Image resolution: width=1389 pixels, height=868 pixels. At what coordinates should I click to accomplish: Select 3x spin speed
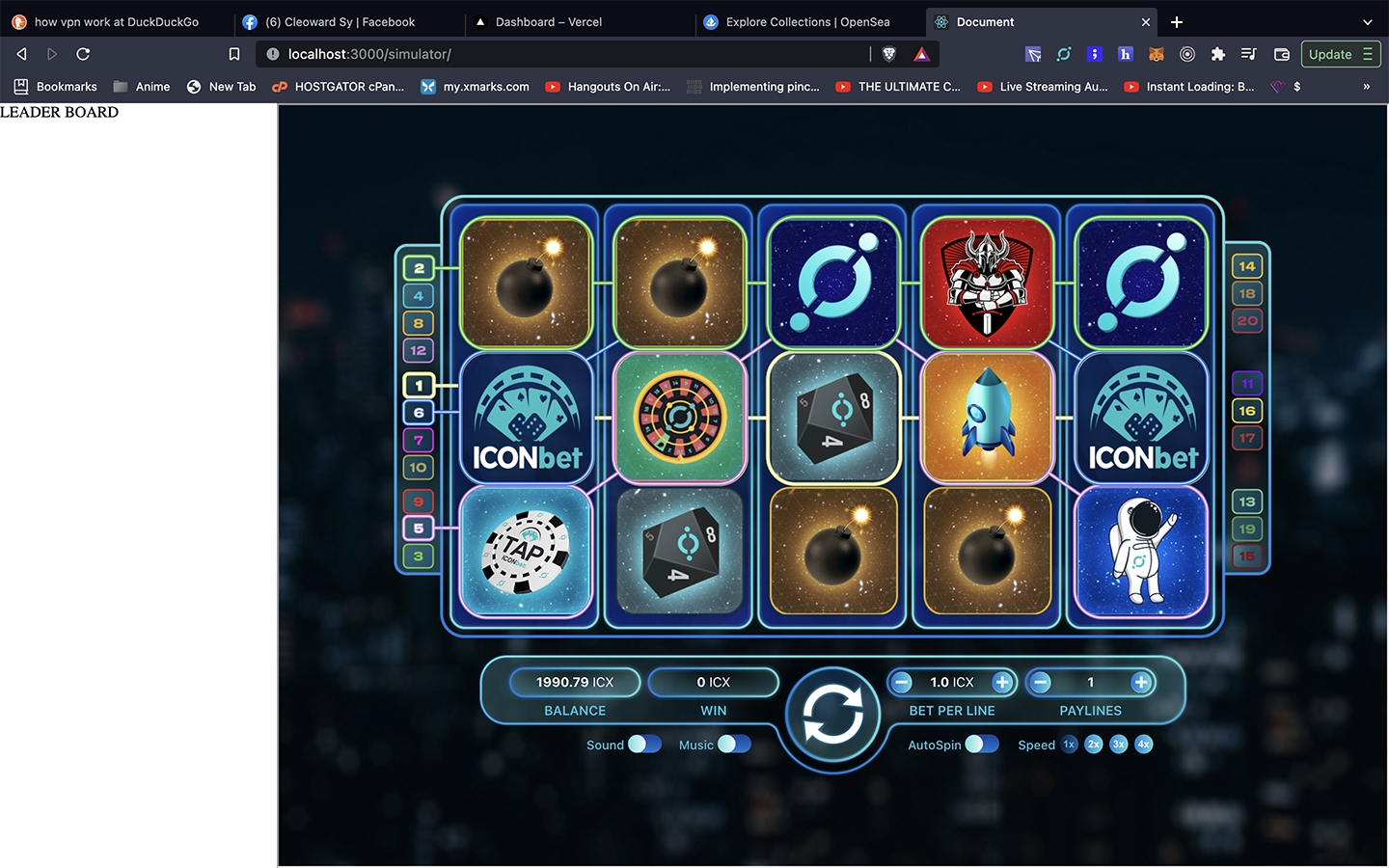tap(1119, 745)
